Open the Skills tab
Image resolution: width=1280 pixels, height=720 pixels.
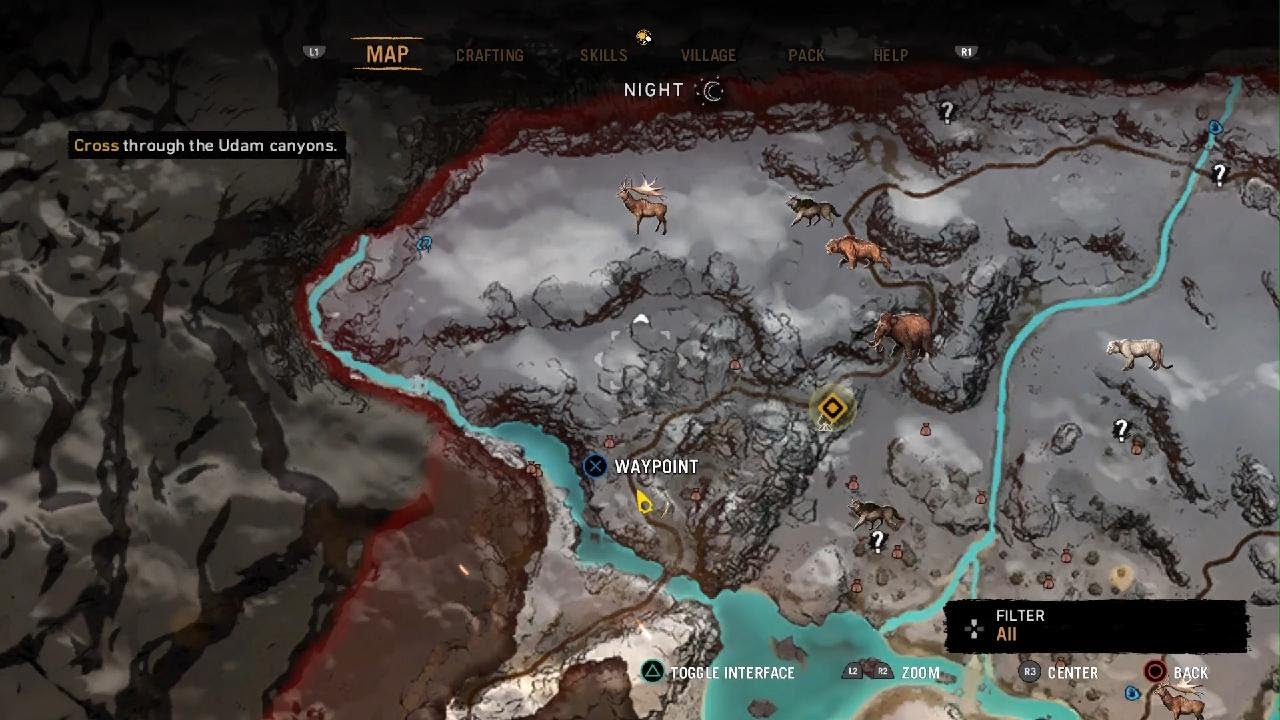click(x=604, y=55)
